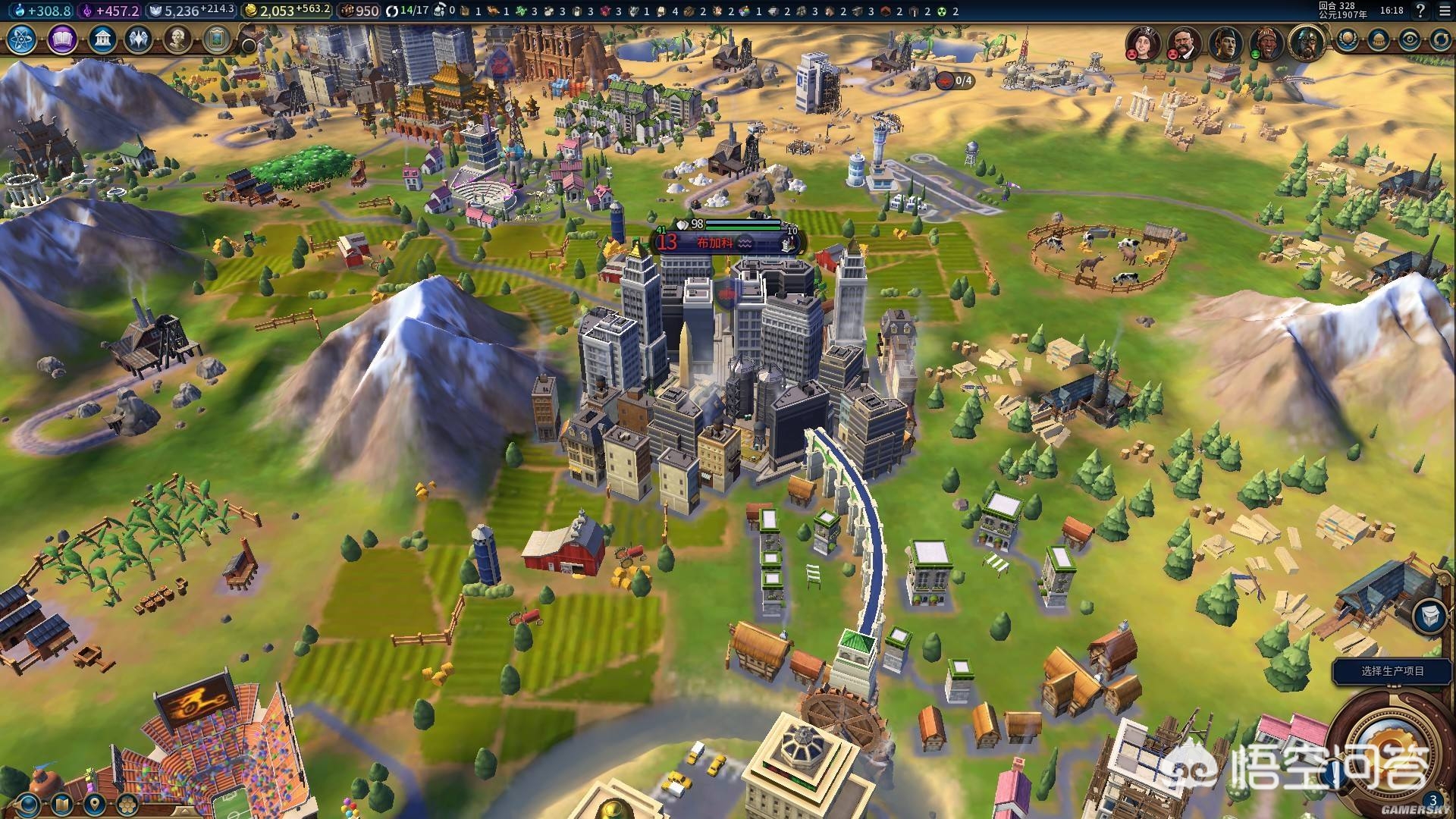This screenshot has height=819, width=1456.
Task: Show Great People (bust icon)
Action: (177, 39)
